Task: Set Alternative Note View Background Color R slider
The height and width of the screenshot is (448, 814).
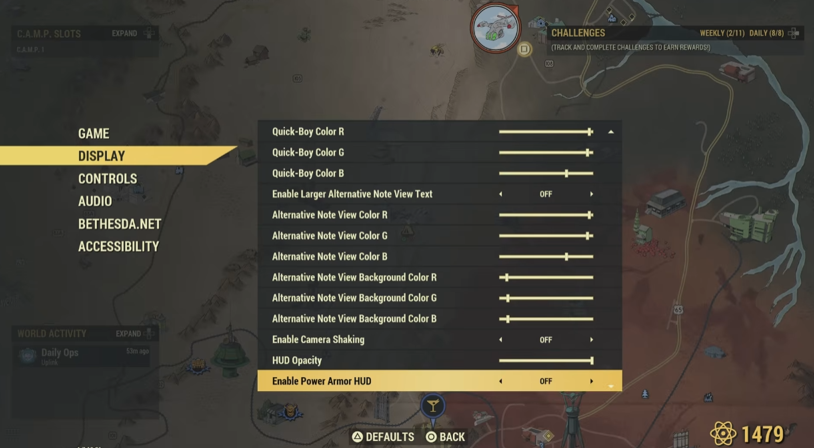Action: (x=507, y=277)
